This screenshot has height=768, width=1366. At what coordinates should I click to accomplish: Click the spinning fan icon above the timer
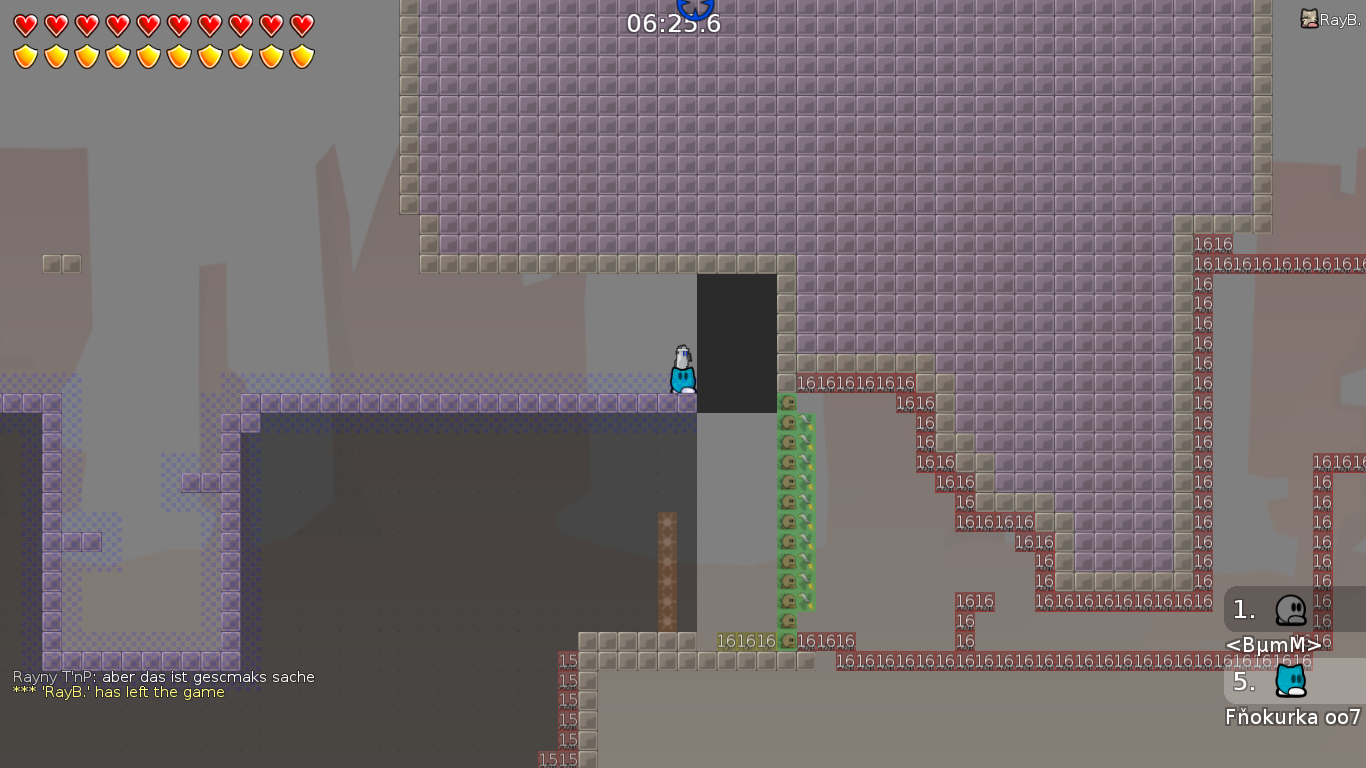[696, 8]
